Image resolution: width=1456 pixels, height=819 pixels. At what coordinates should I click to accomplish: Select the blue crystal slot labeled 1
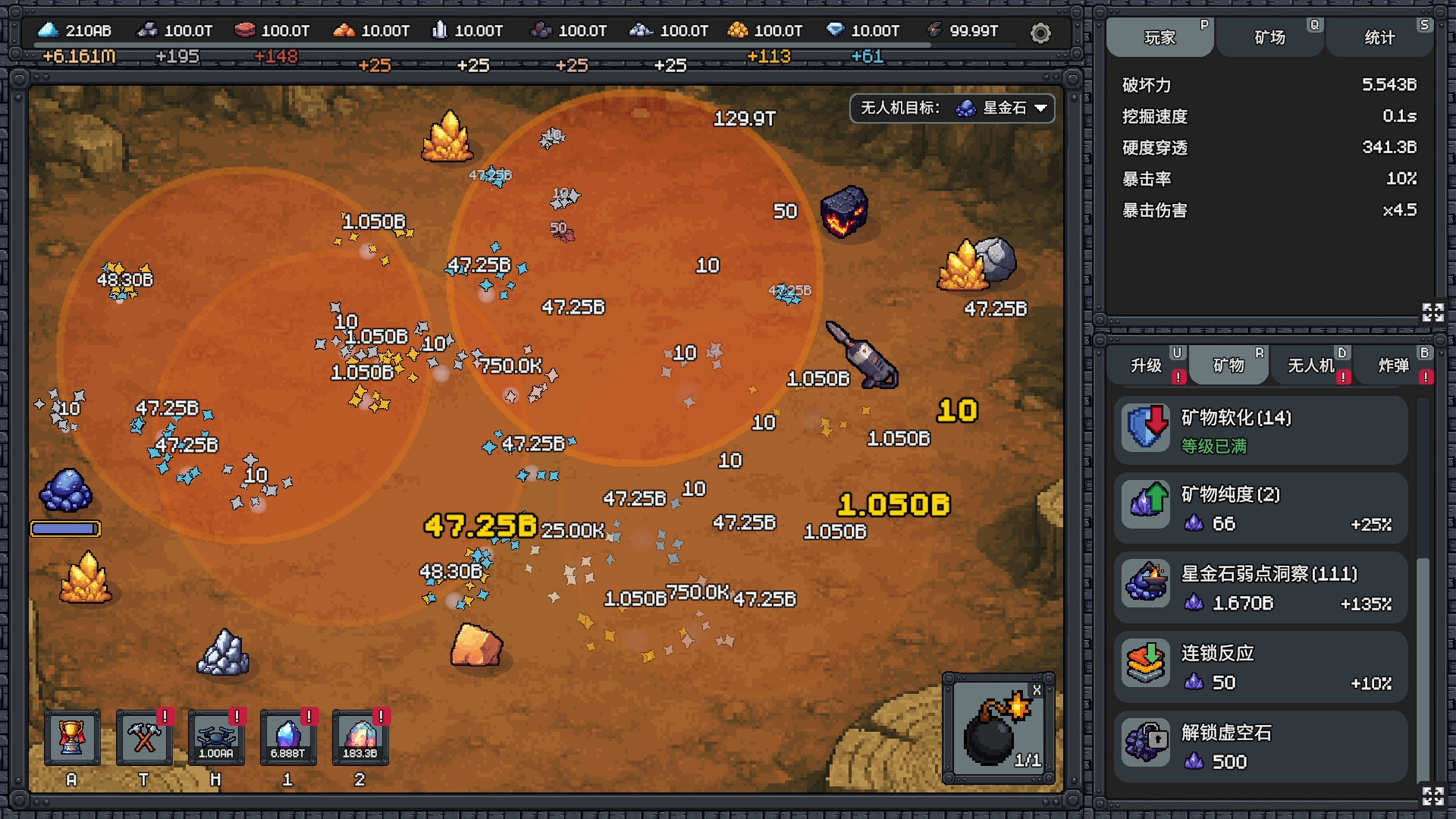288,736
